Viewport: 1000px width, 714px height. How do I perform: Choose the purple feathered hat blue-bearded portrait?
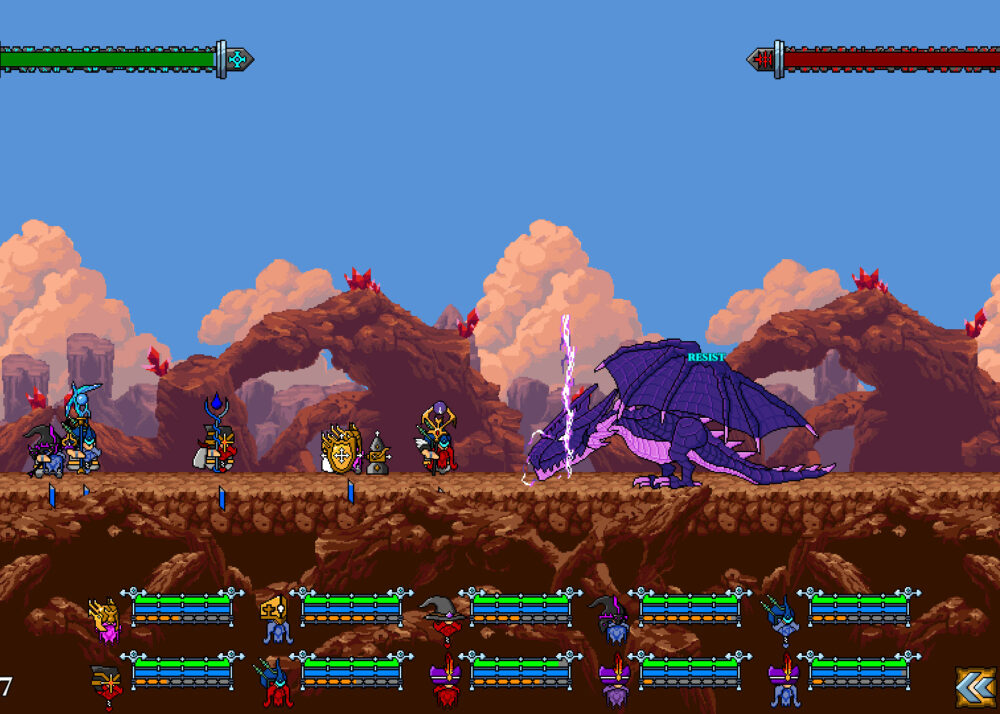781,683
